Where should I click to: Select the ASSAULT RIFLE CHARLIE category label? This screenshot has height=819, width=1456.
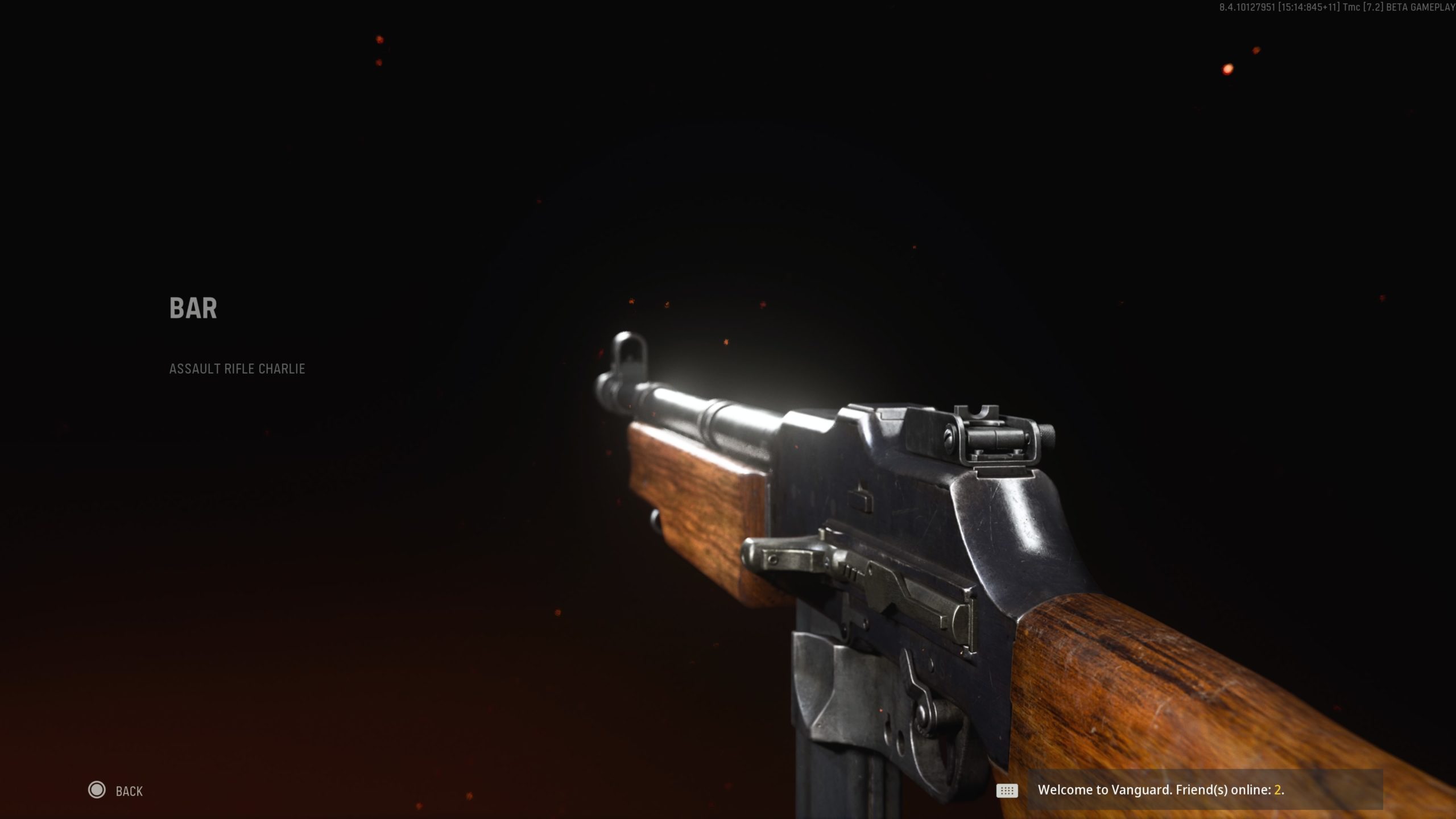[x=237, y=369]
